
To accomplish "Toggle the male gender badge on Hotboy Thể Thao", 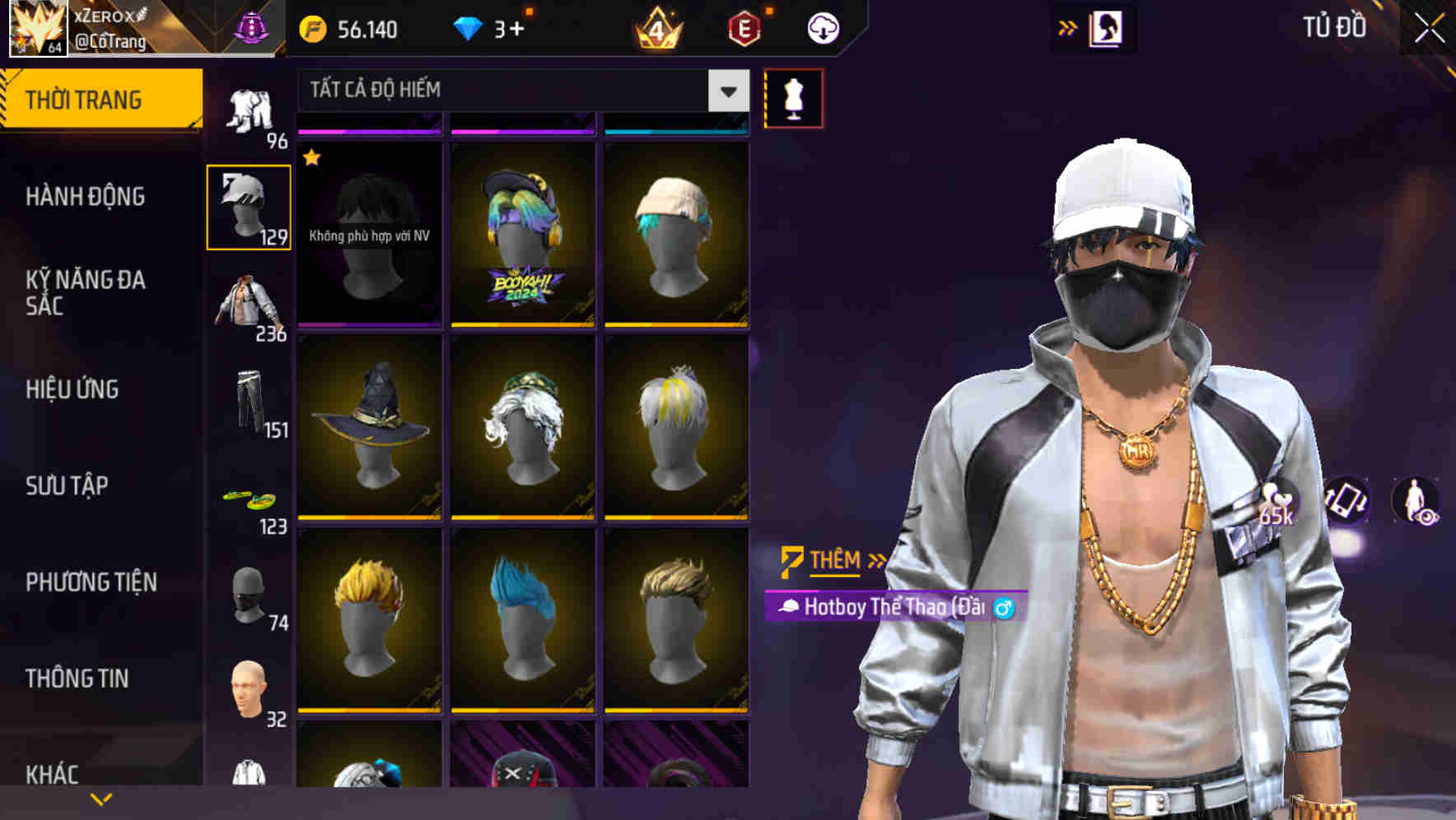I will [x=1008, y=608].
